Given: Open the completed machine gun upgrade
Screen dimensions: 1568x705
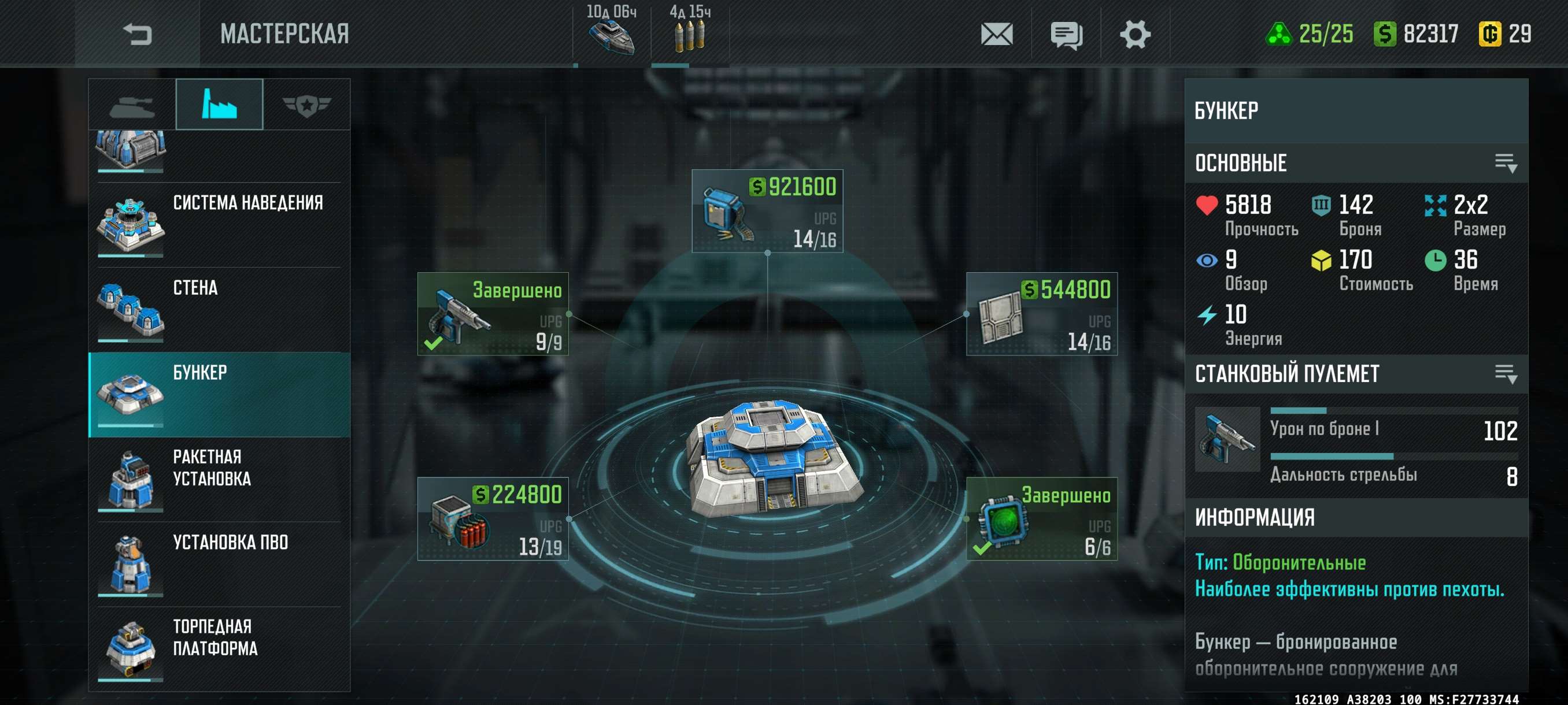Looking at the screenshot, I should click(x=493, y=314).
